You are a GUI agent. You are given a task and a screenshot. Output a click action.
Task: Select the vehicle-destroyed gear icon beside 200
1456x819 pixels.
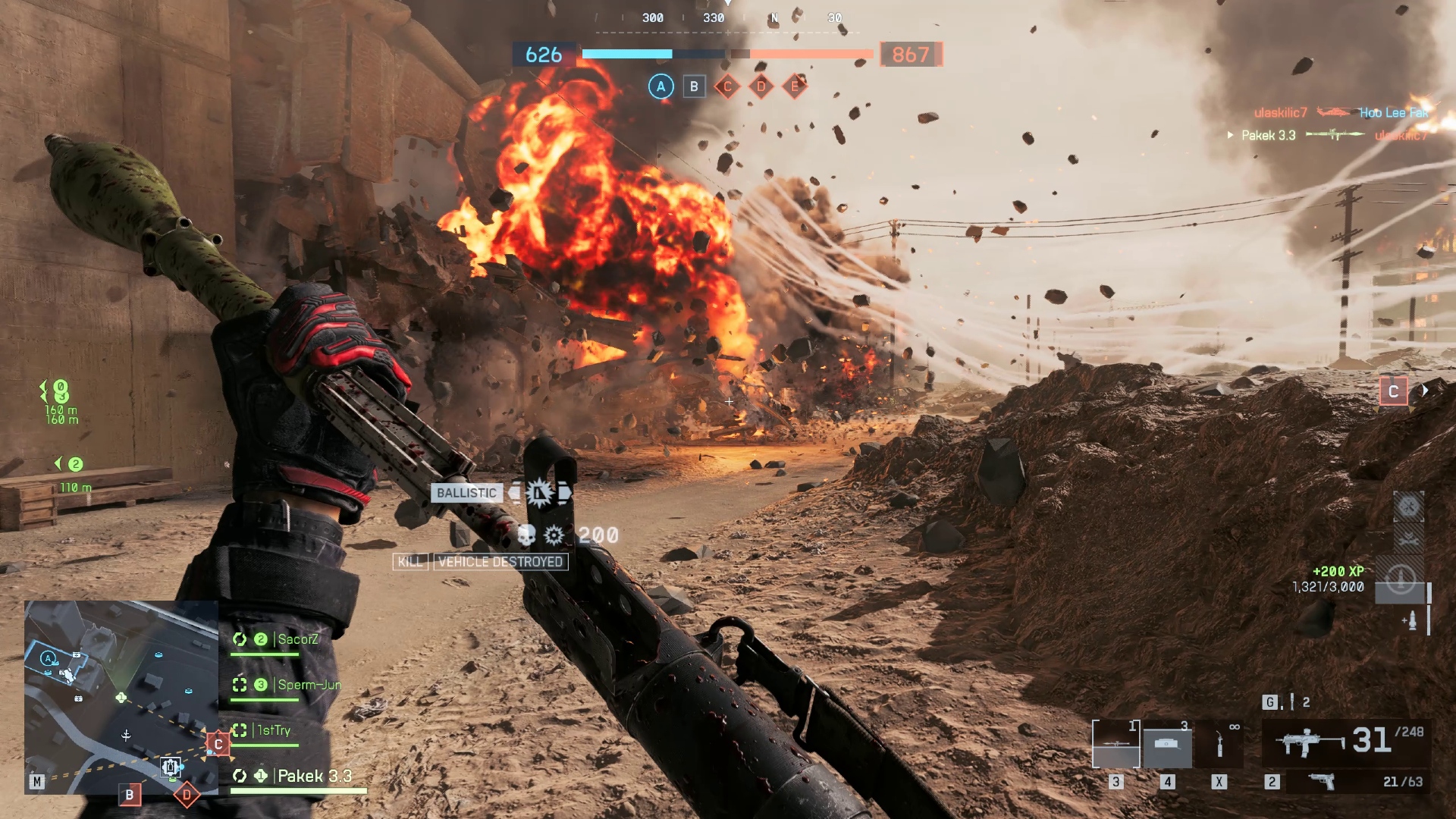click(x=553, y=533)
